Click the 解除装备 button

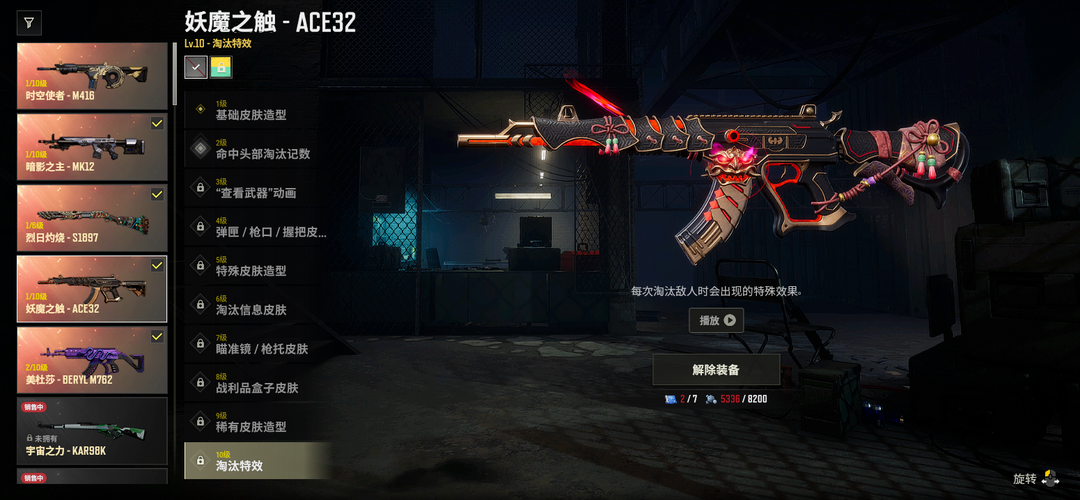pos(716,369)
